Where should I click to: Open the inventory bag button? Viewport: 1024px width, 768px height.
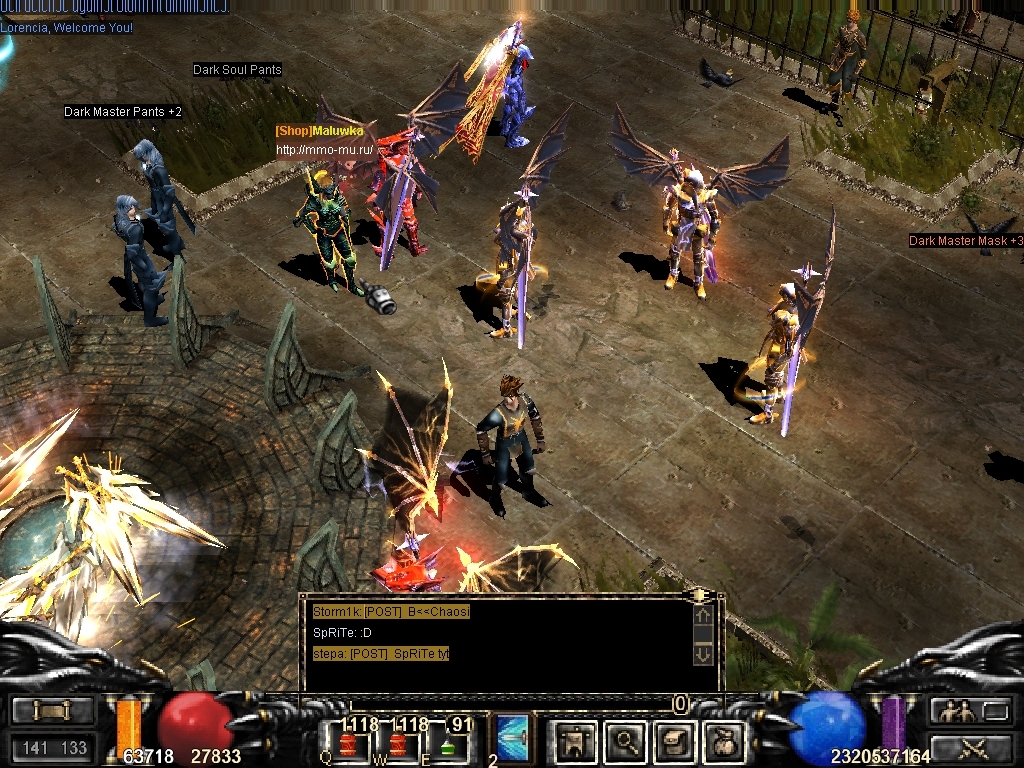coord(724,741)
